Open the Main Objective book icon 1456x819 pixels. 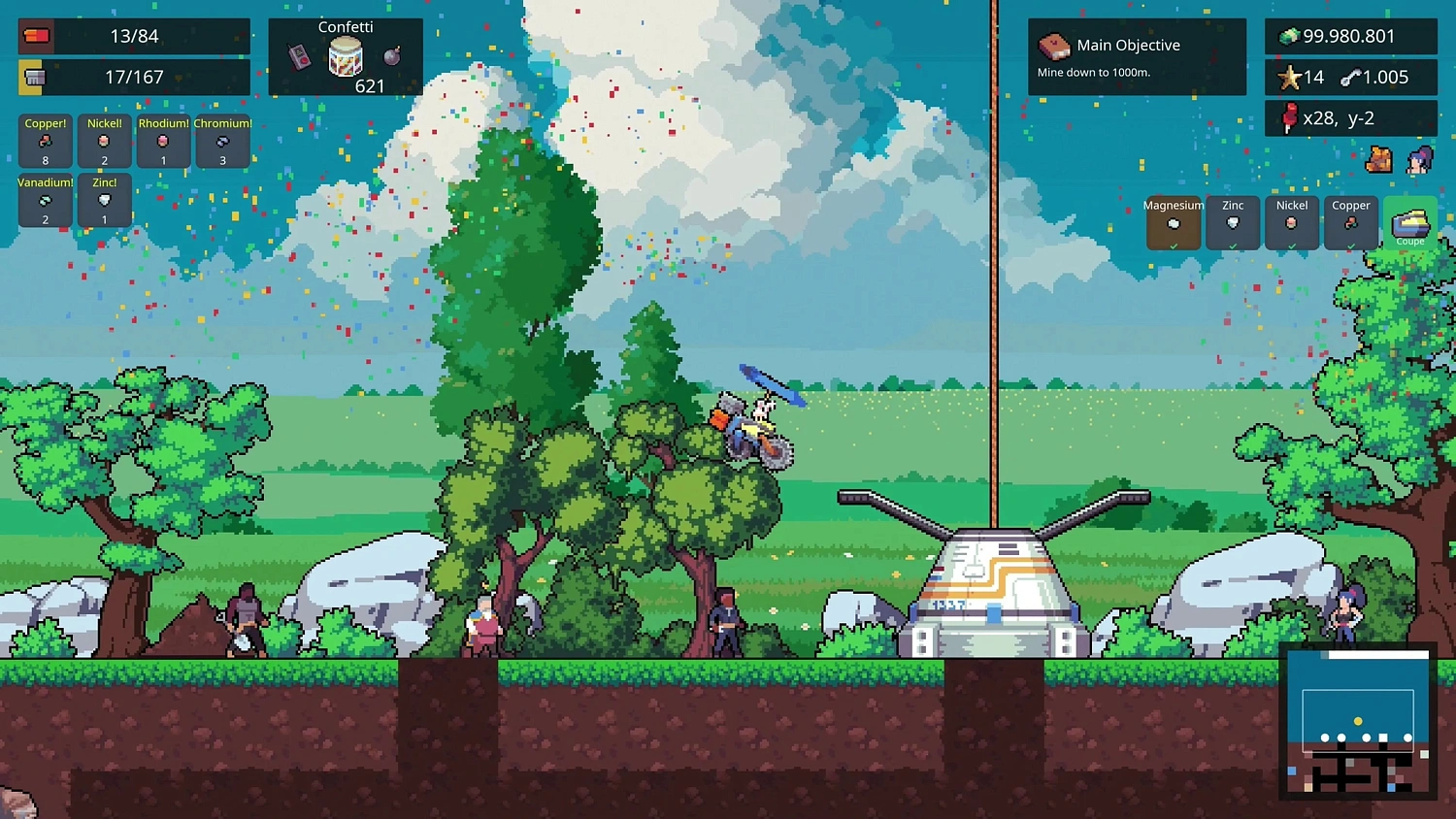click(x=1055, y=45)
